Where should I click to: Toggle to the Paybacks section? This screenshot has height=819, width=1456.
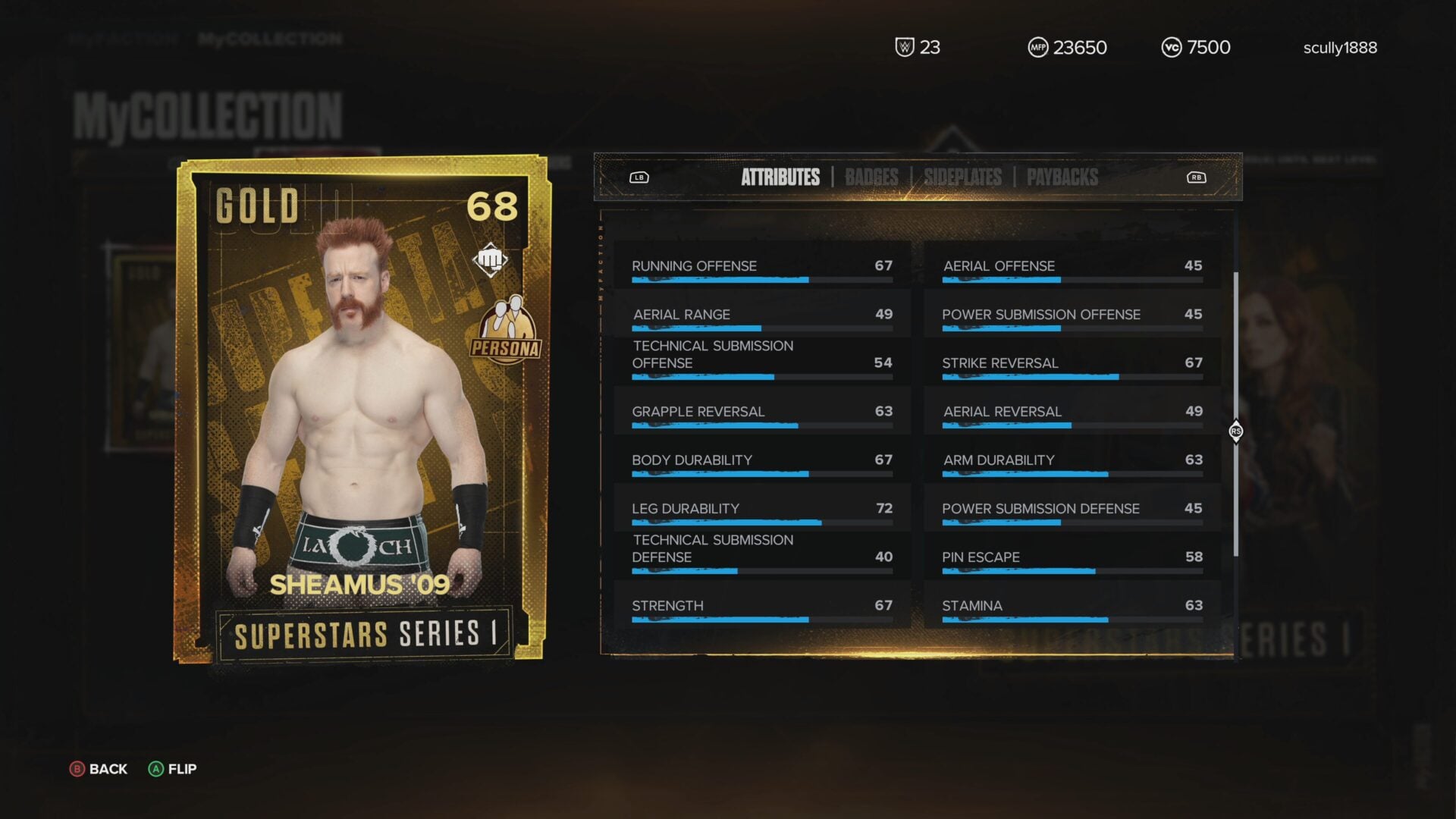1062,177
